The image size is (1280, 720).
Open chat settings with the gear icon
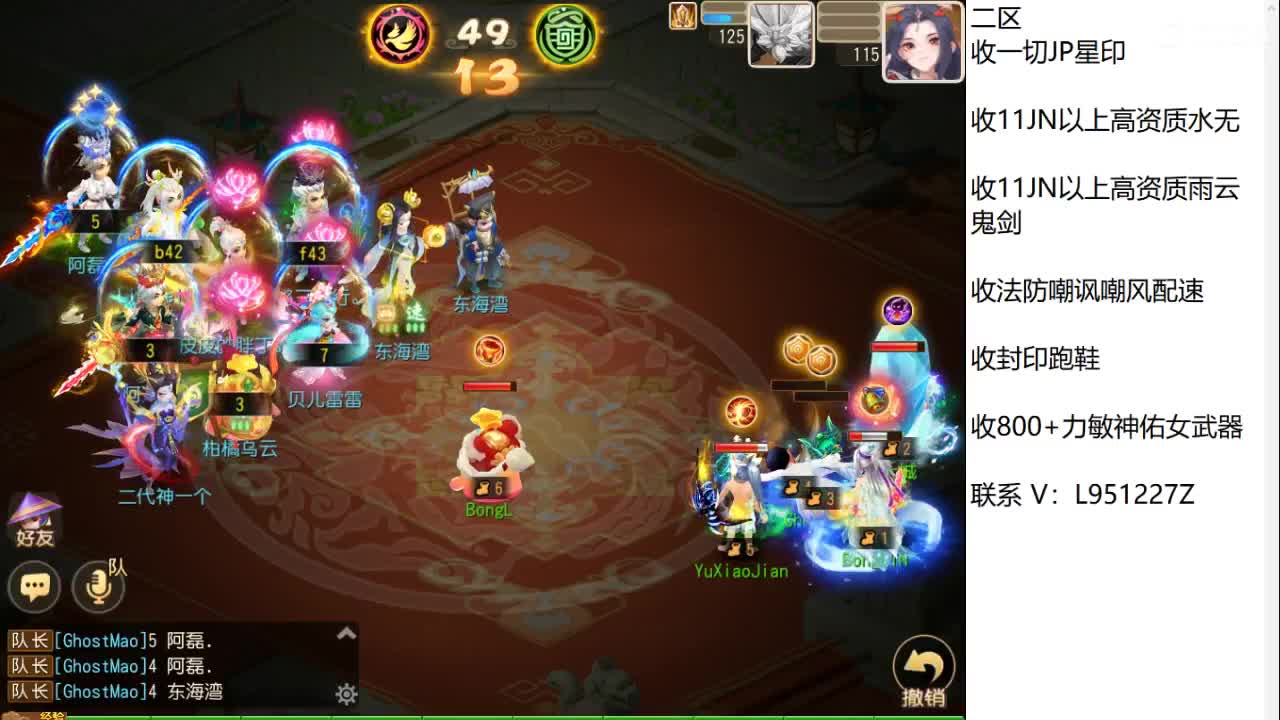tap(345, 693)
